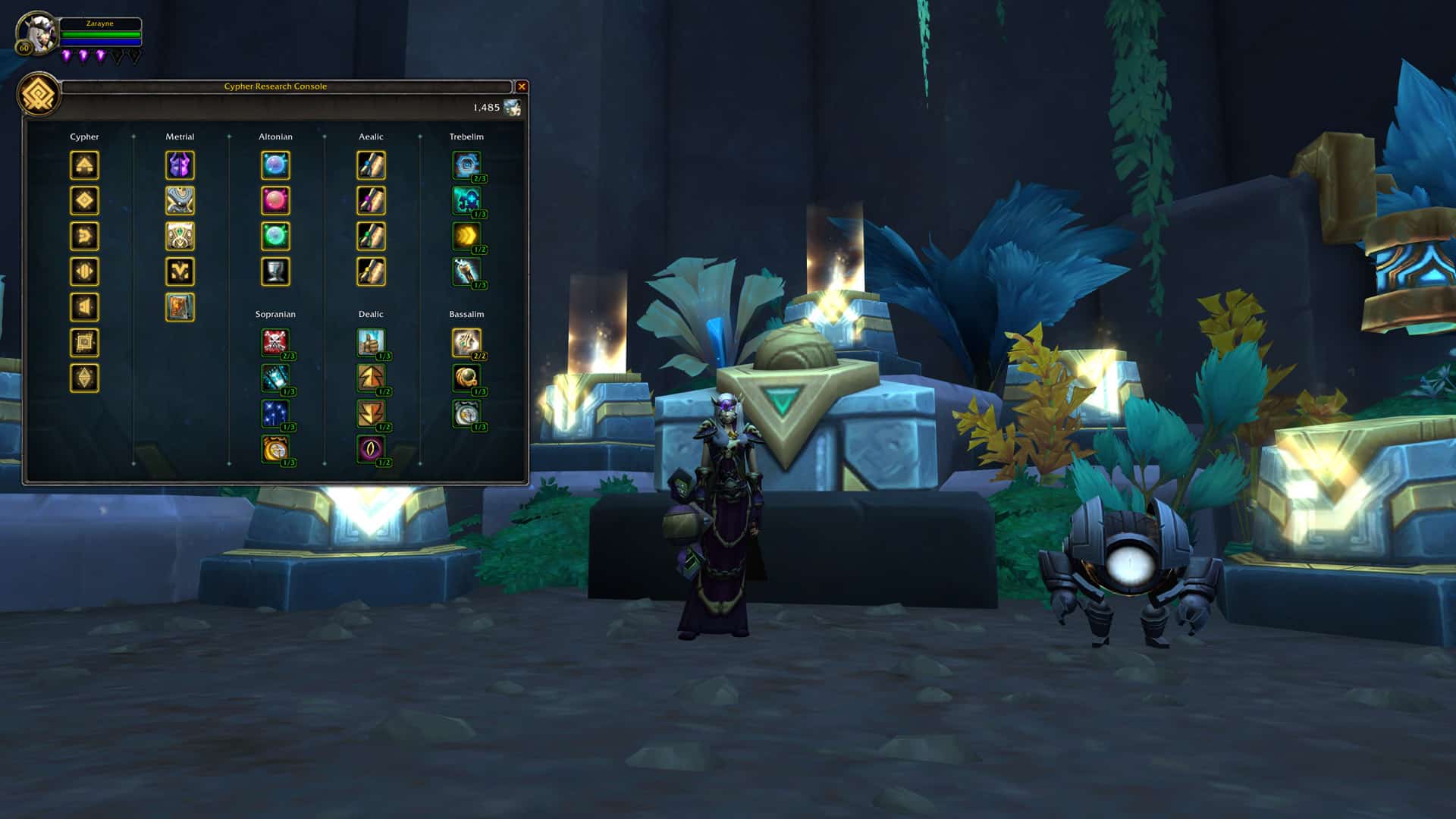Screen dimensions: 1456x819
Task: Pick the orange downward arrow Dealic talent
Action: click(371, 413)
